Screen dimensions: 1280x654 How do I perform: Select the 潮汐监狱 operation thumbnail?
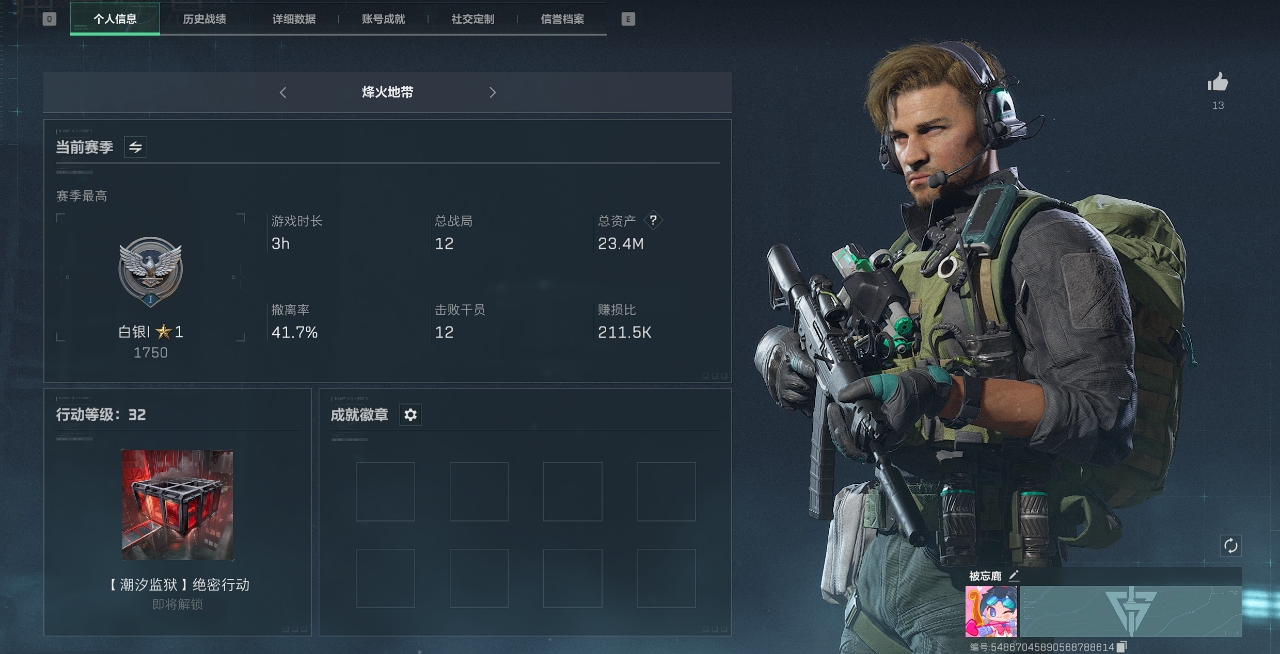point(178,505)
